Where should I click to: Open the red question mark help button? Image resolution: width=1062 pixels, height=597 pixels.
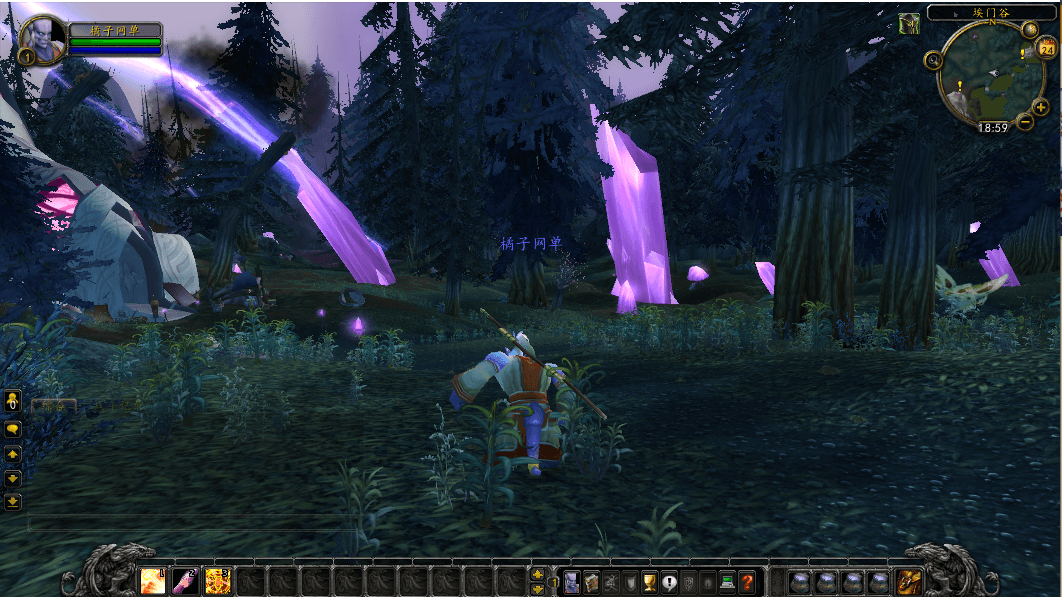pos(746,582)
